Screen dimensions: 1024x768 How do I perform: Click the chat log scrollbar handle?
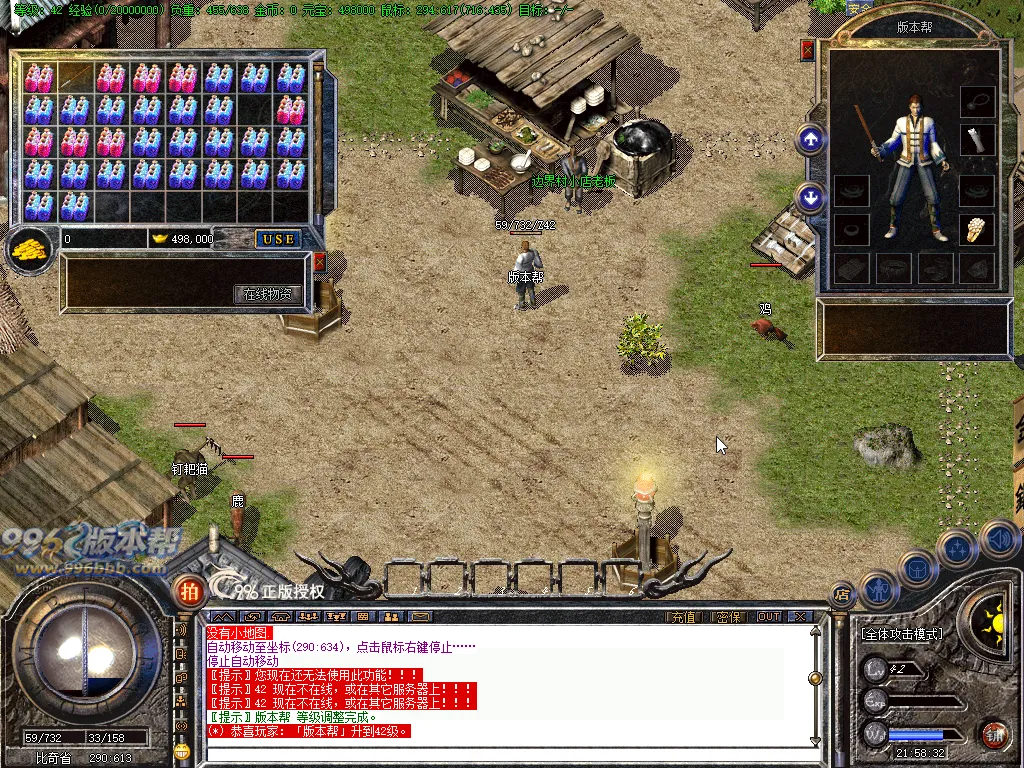point(815,678)
